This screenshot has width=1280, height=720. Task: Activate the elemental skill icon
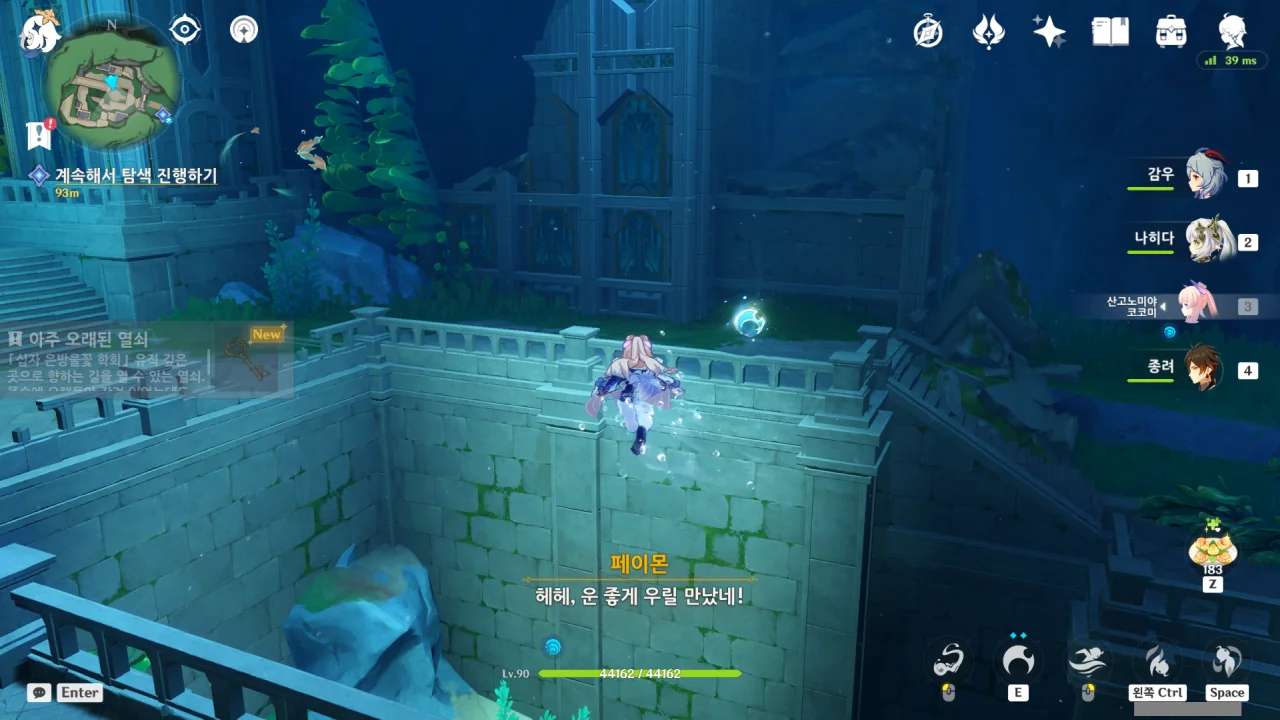click(x=1018, y=661)
